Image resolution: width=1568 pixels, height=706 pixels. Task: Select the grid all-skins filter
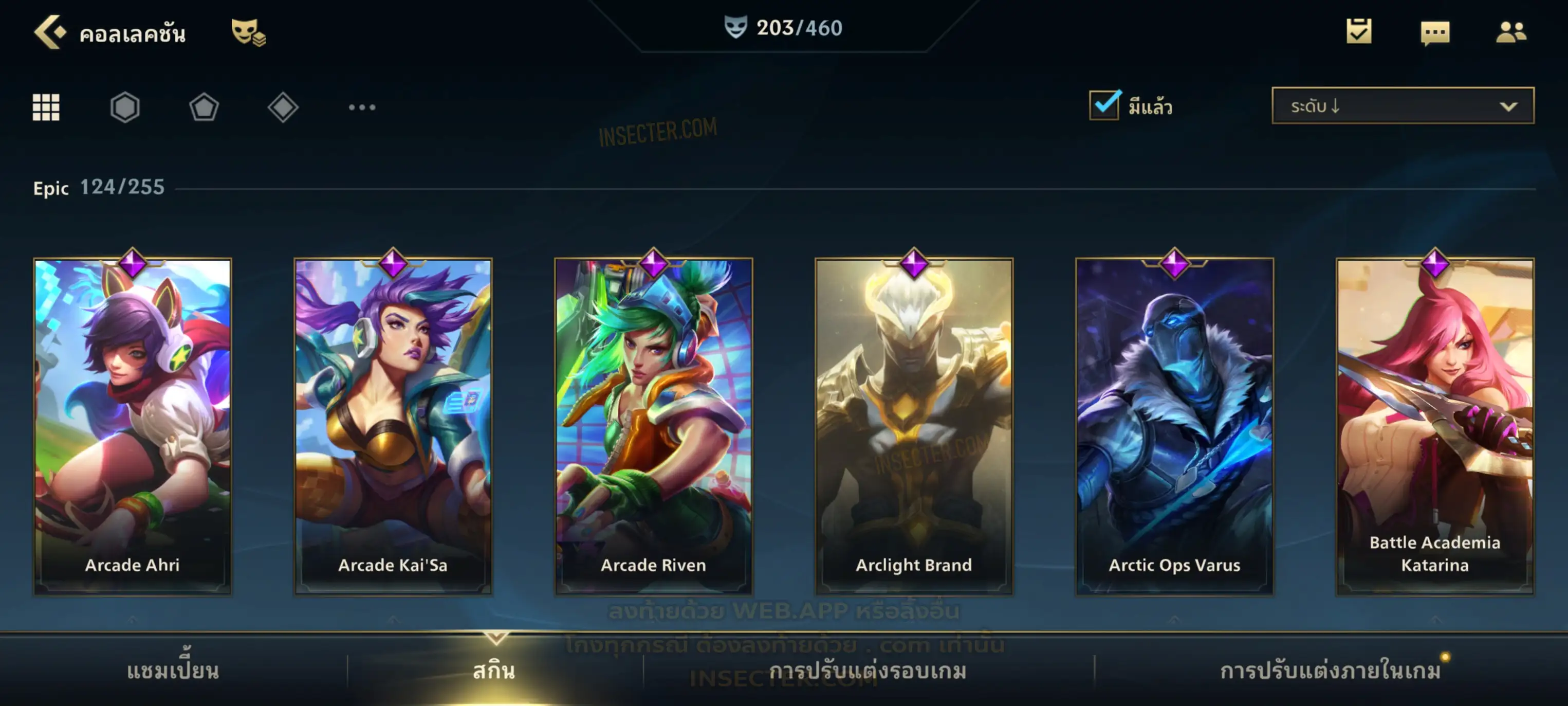pyautogui.click(x=46, y=108)
